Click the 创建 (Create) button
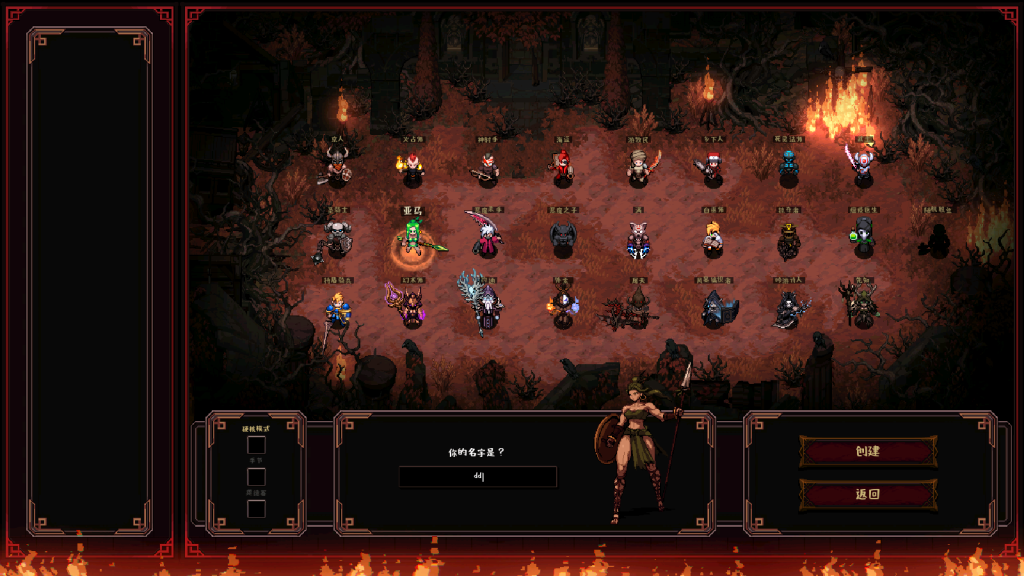 (867, 451)
